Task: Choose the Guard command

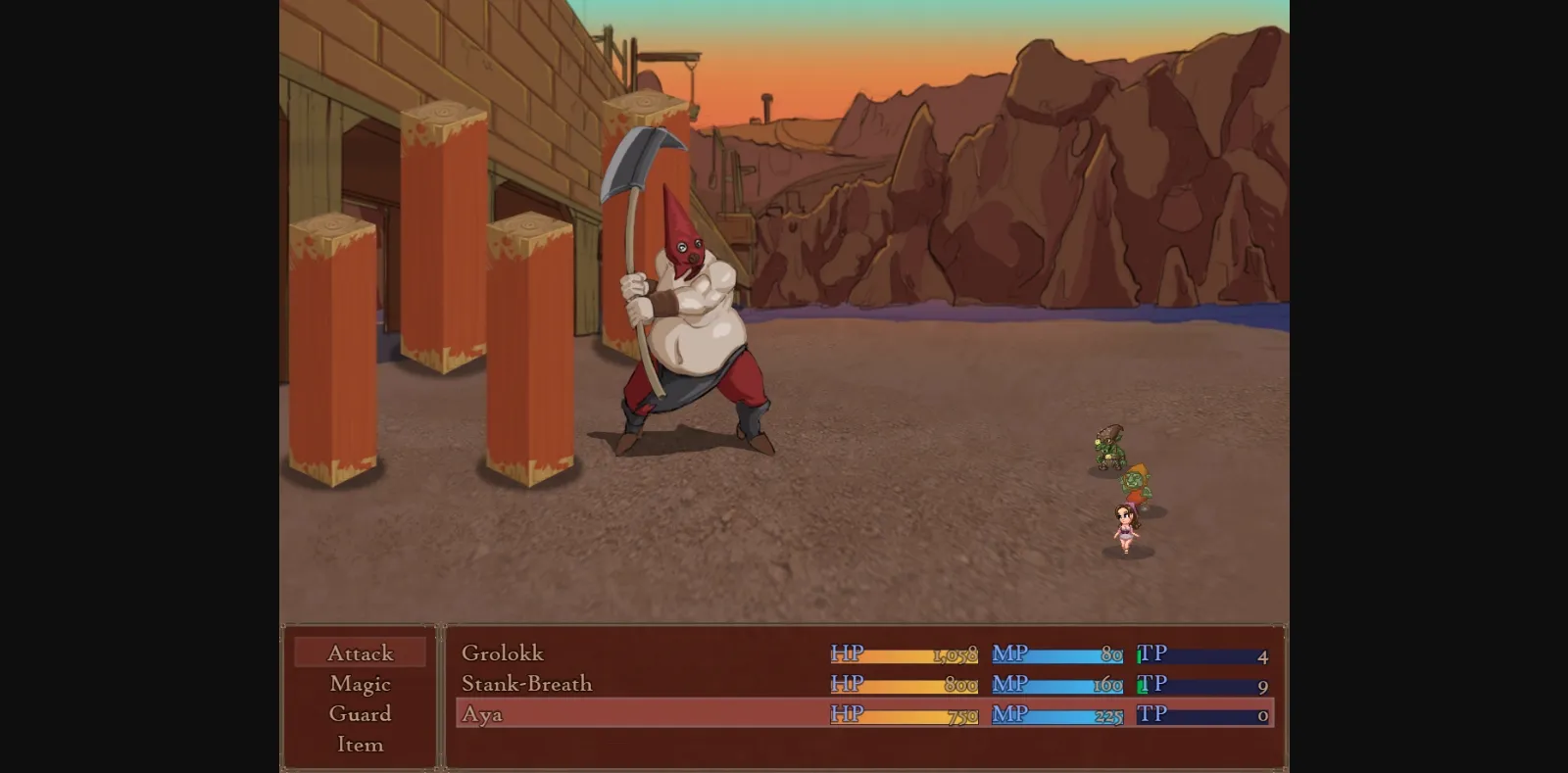Action: pos(360,714)
